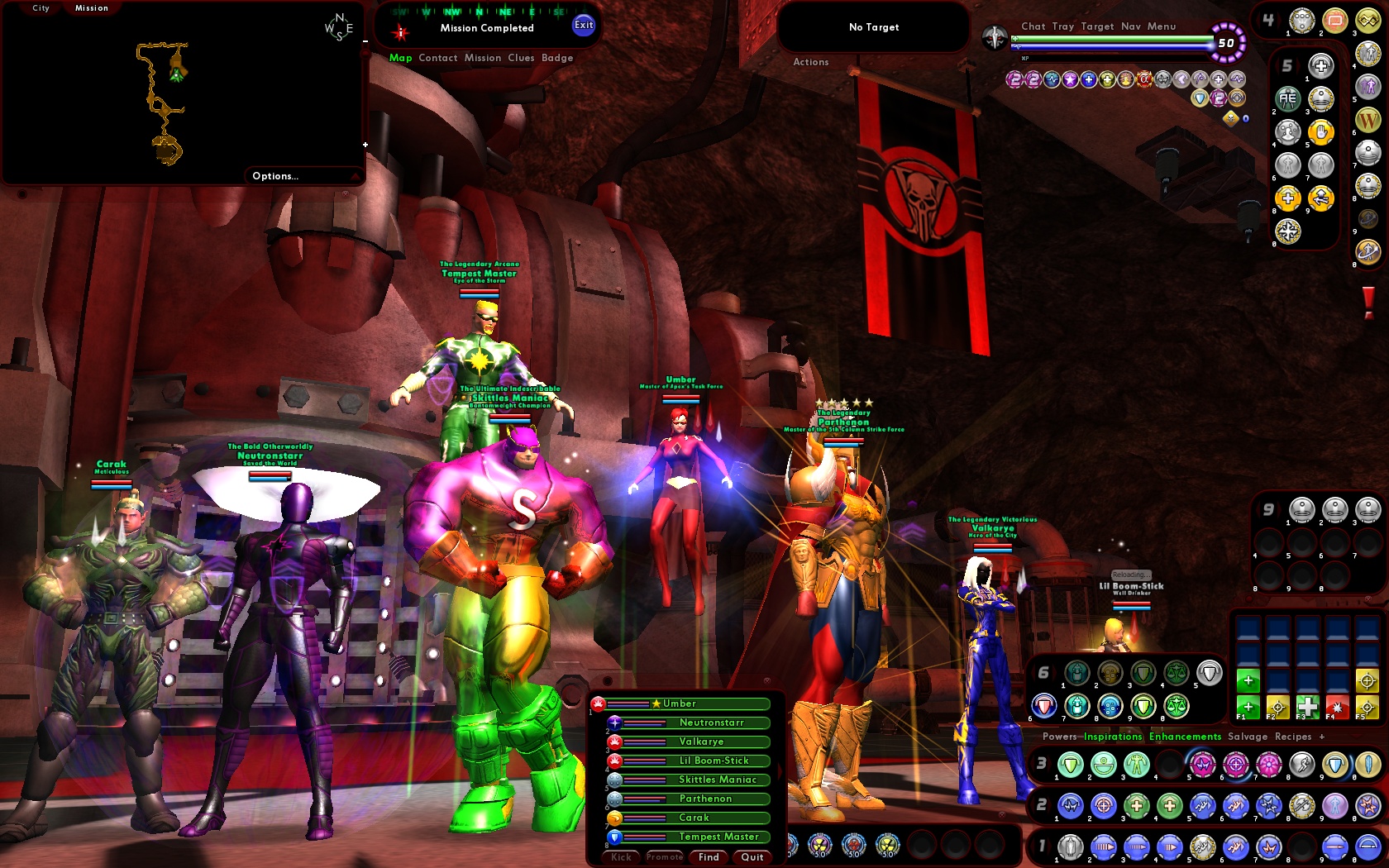The height and width of the screenshot is (868, 1389).
Task: Switch to the Clues tab
Action: click(519, 58)
